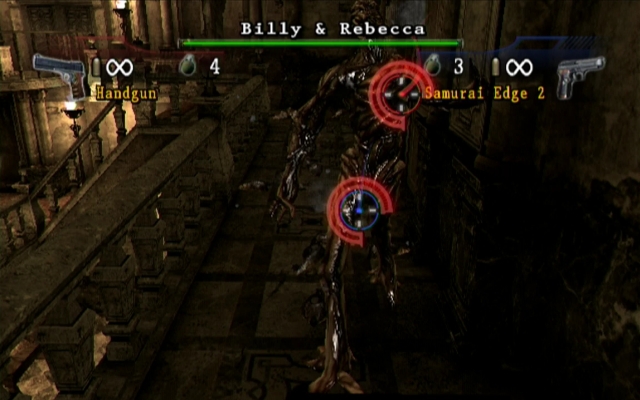Select the Samurai Edge 2 pistol icon
The width and height of the screenshot is (640, 400).
pos(581,76)
